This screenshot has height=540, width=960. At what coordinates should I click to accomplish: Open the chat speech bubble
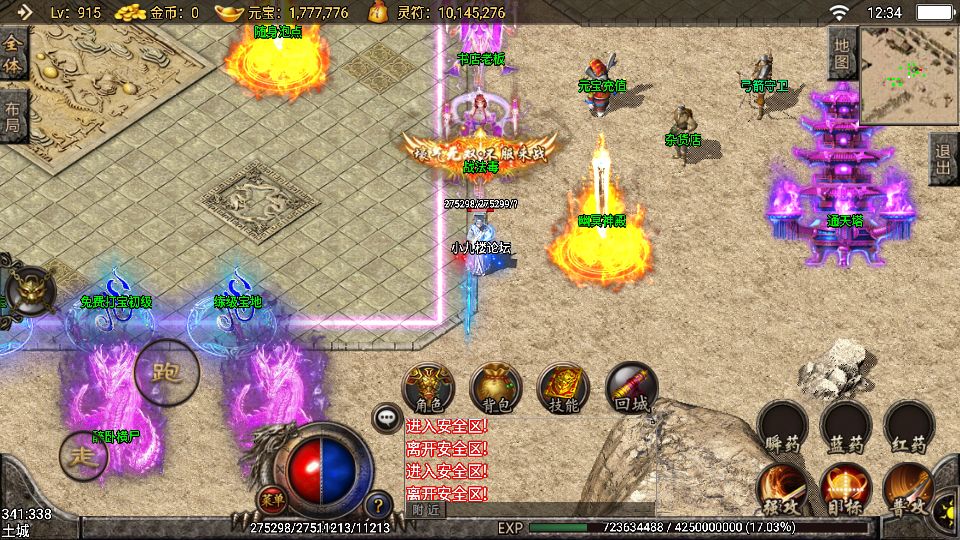[386, 418]
